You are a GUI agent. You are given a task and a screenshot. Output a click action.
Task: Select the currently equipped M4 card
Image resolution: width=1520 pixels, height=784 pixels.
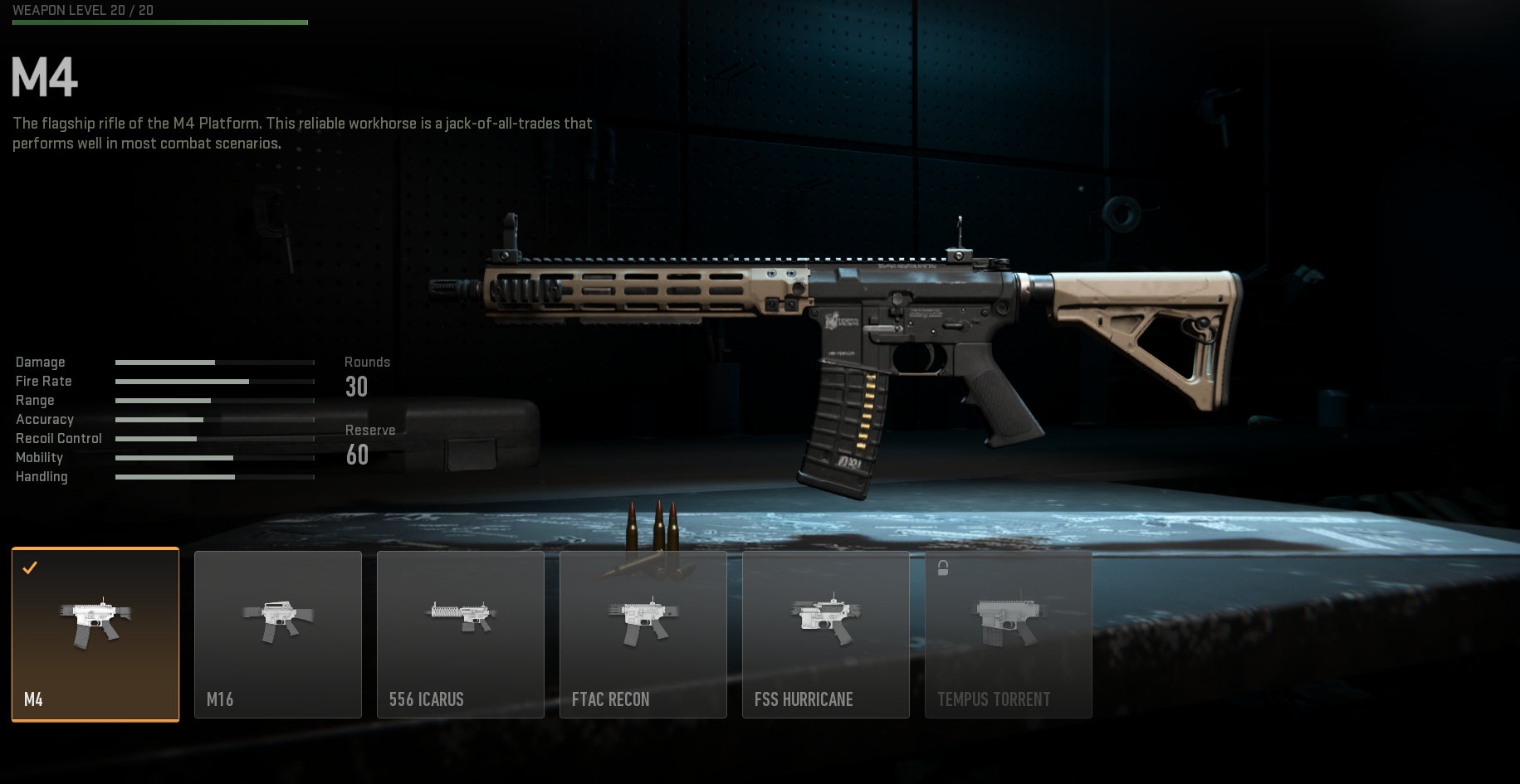pos(95,635)
